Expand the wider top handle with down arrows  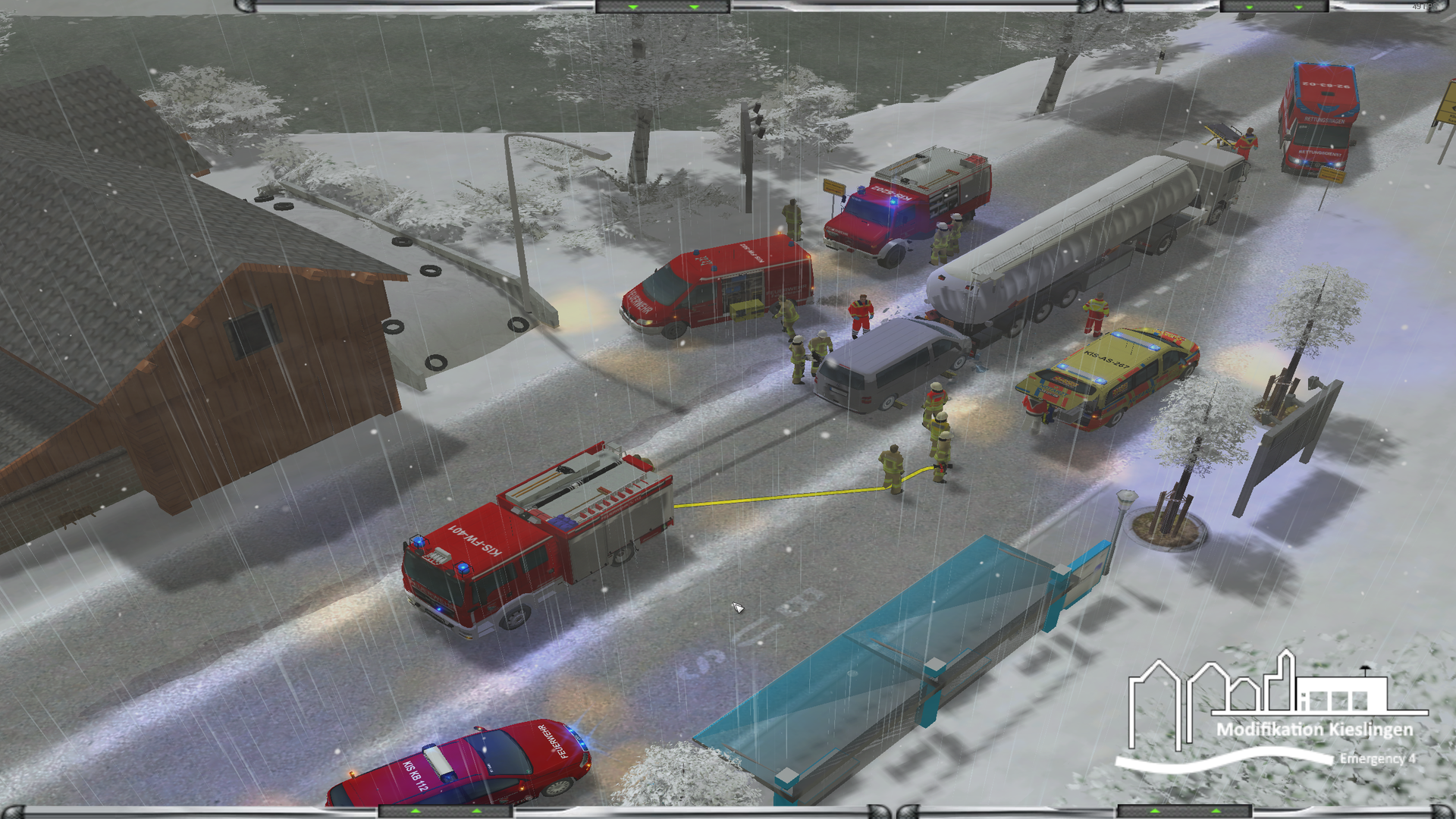tap(663, 7)
